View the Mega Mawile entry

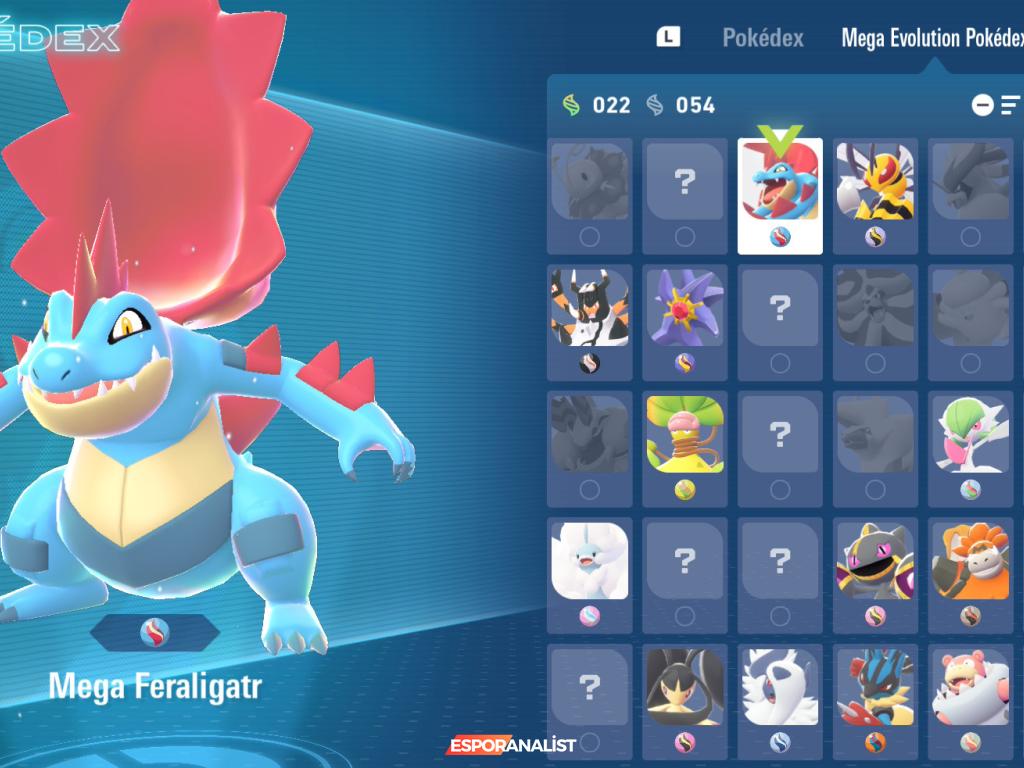point(685,690)
